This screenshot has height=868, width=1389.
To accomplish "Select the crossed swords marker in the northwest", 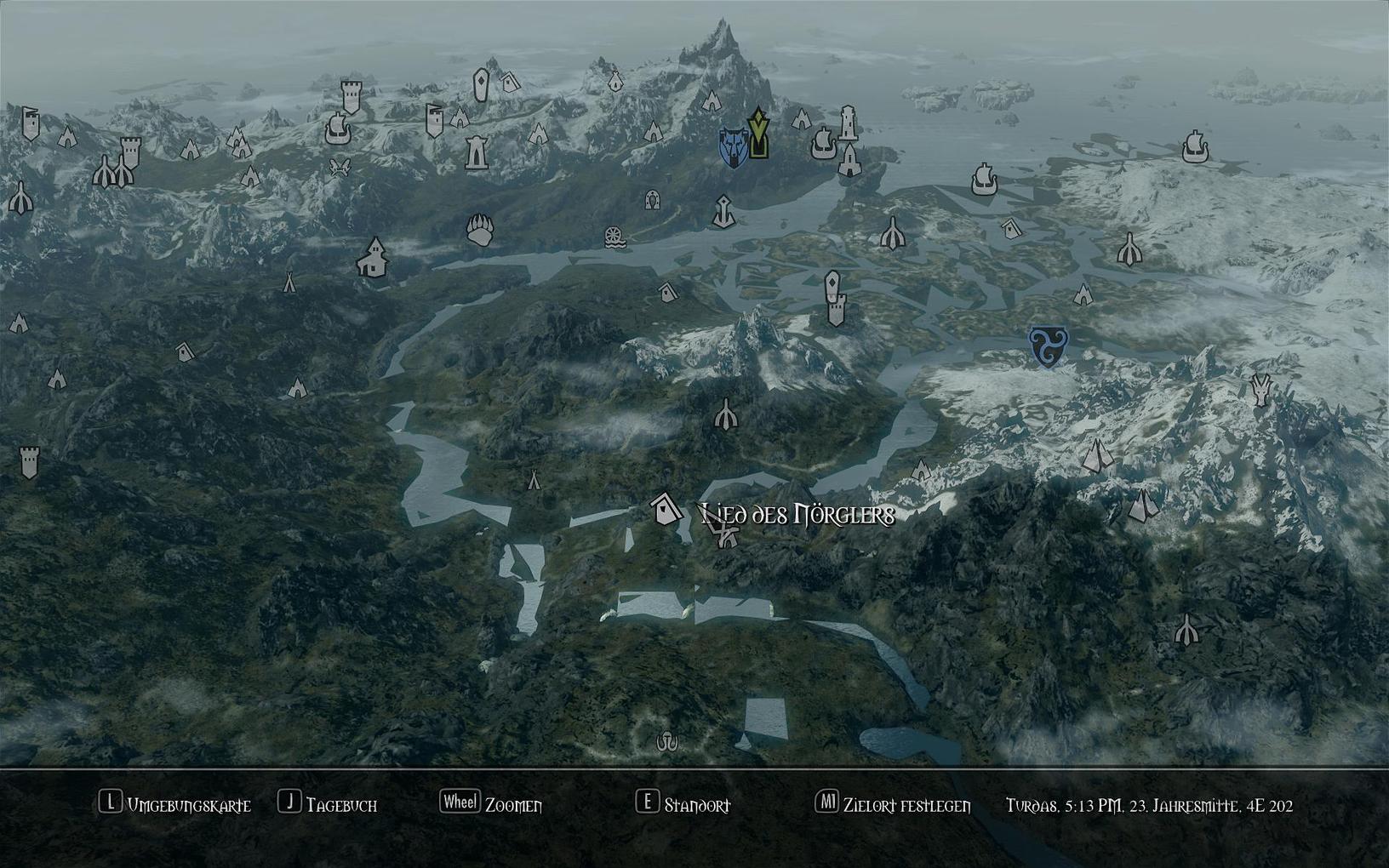I will coord(340,167).
